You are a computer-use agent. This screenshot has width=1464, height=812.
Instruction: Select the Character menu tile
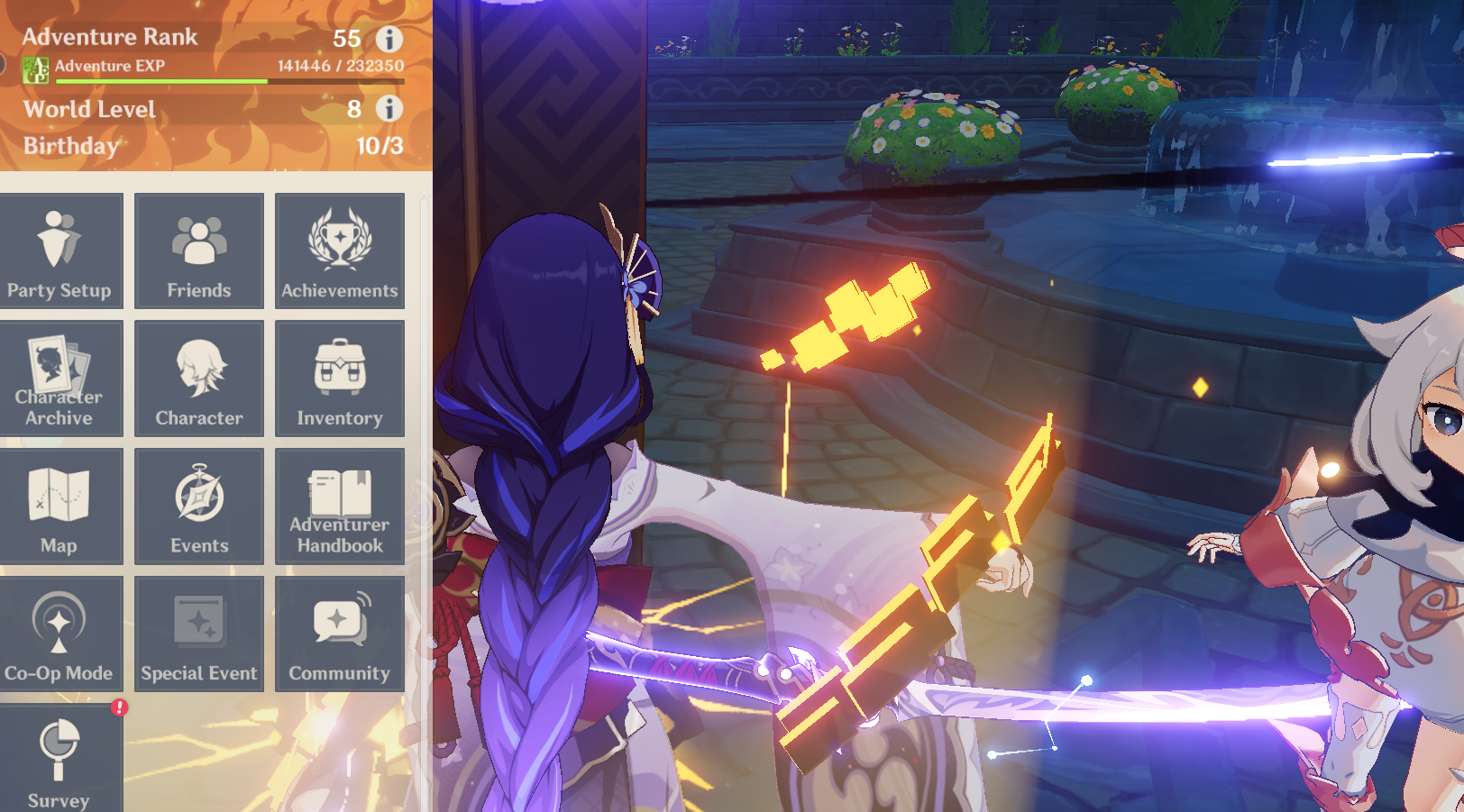pyautogui.click(x=199, y=379)
